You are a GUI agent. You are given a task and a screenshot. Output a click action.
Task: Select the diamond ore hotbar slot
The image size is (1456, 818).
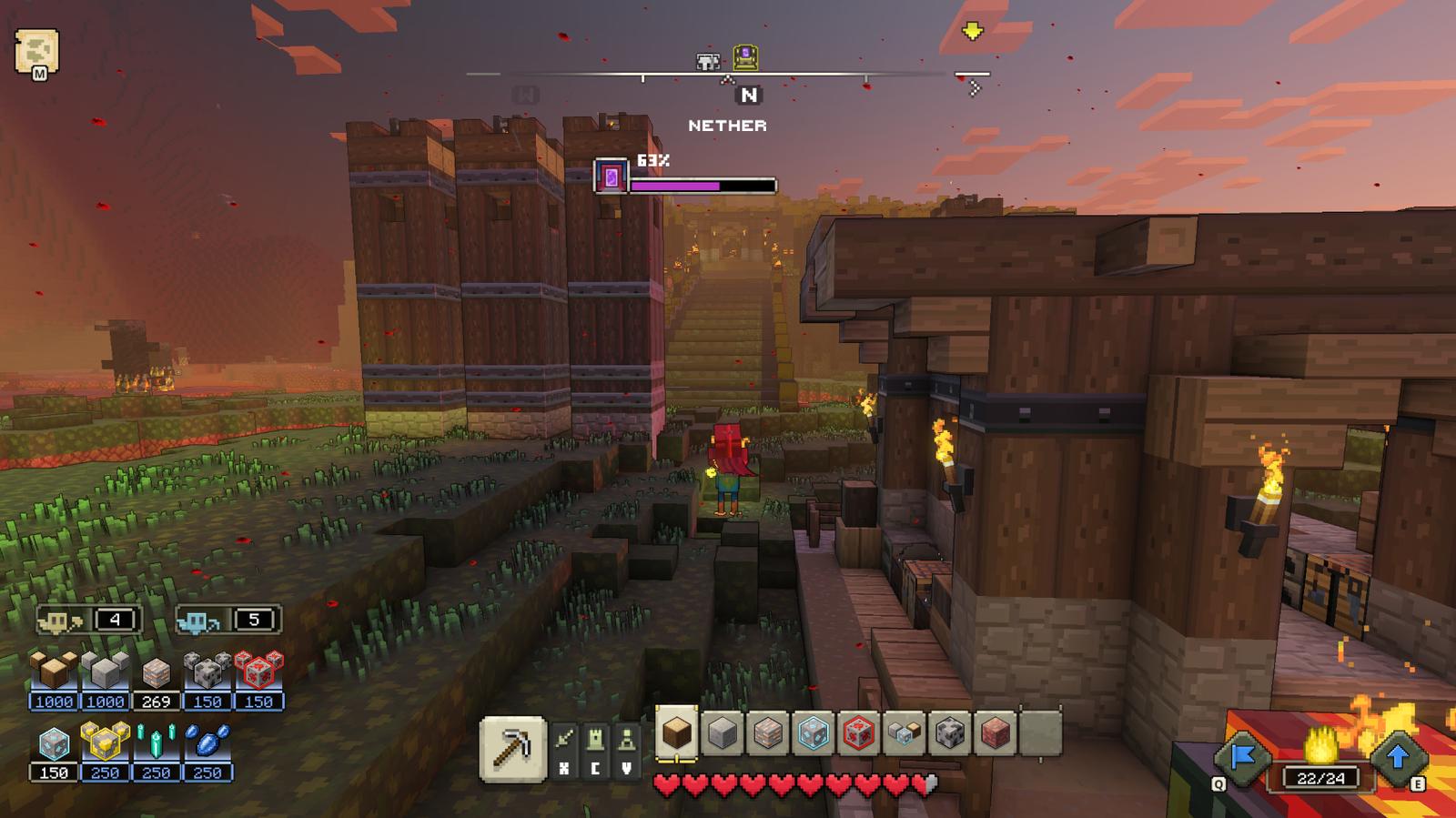click(813, 732)
